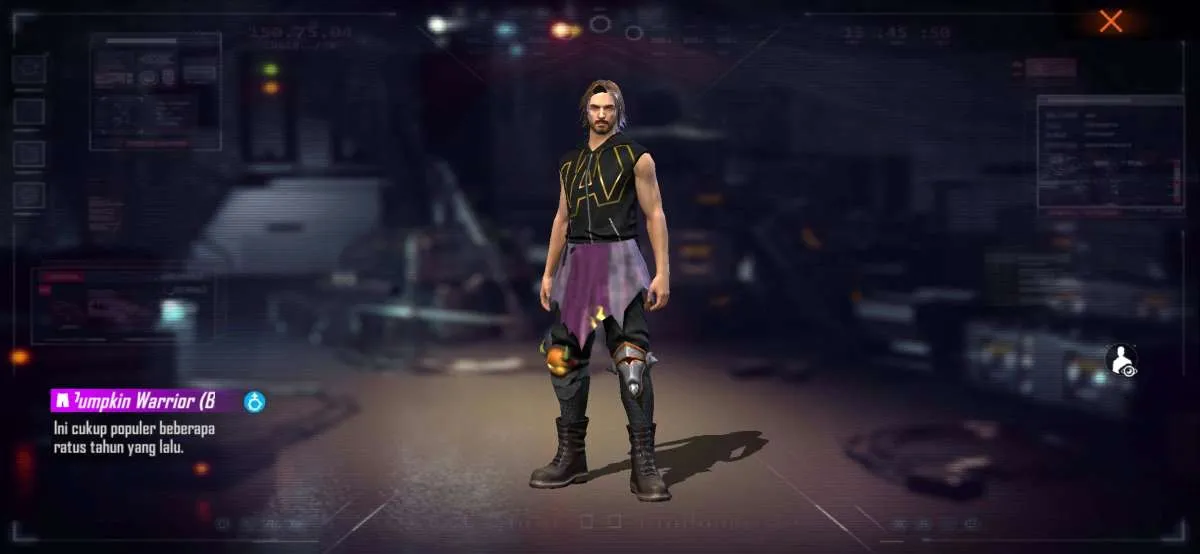Toggle the character outfit visibility eye icon
Image resolution: width=1200 pixels, height=554 pixels.
click(x=1122, y=361)
